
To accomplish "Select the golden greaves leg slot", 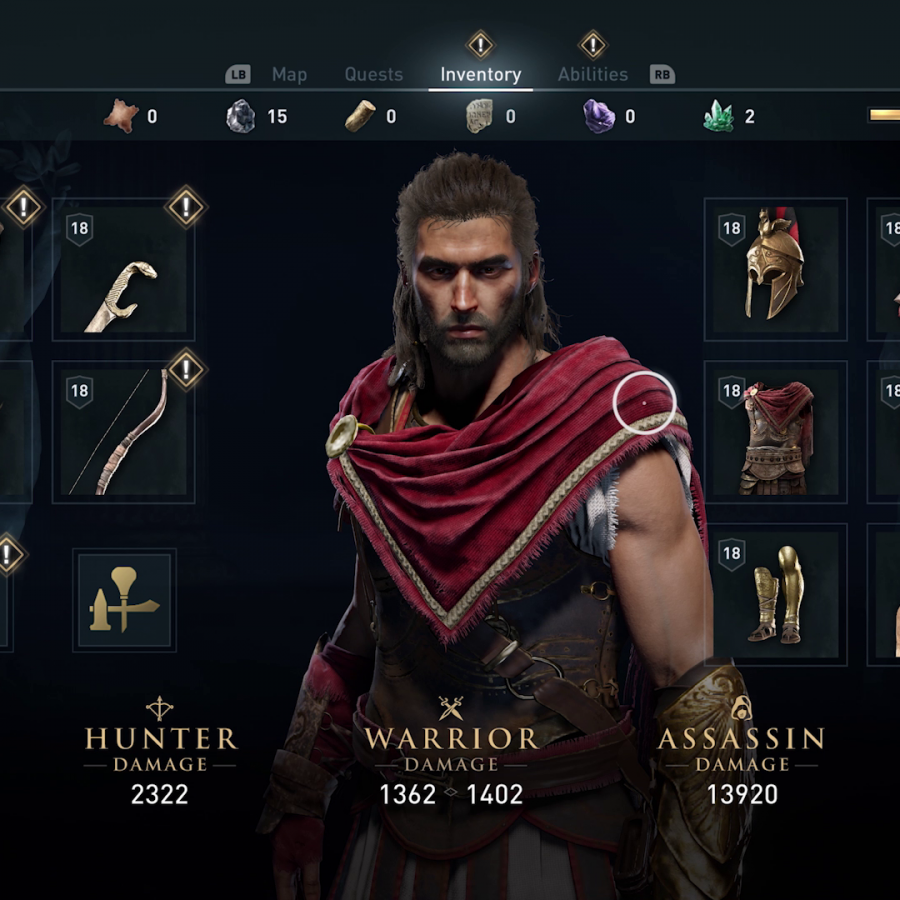I will pyautogui.click(x=775, y=594).
